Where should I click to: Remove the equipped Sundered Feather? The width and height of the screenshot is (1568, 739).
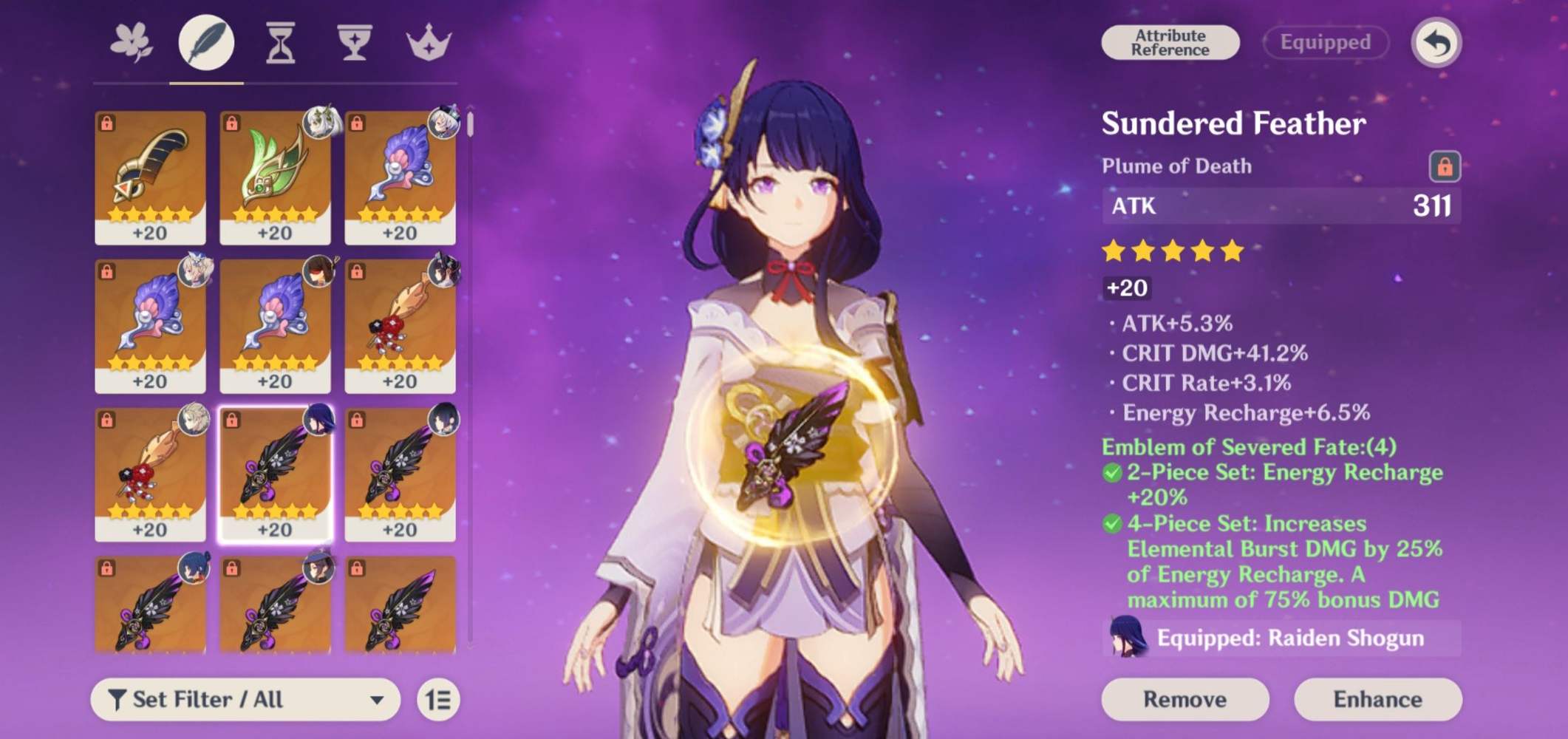[1184, 699]
